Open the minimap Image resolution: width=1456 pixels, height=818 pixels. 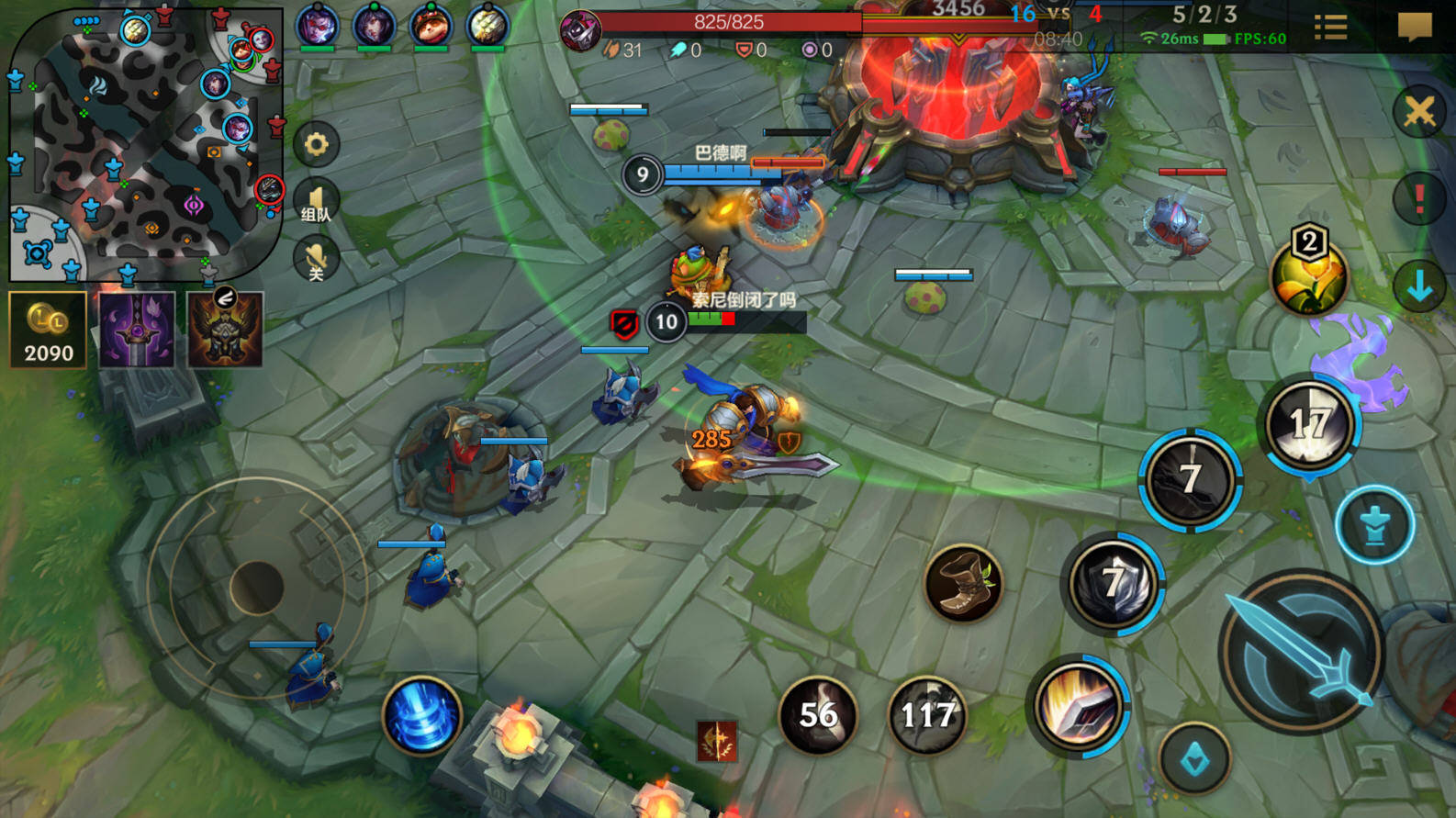click(145, 145)
